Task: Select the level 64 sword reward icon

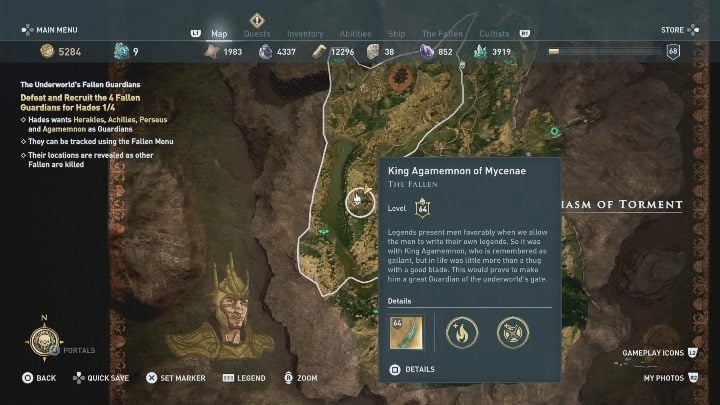Action: coord(406,332)
